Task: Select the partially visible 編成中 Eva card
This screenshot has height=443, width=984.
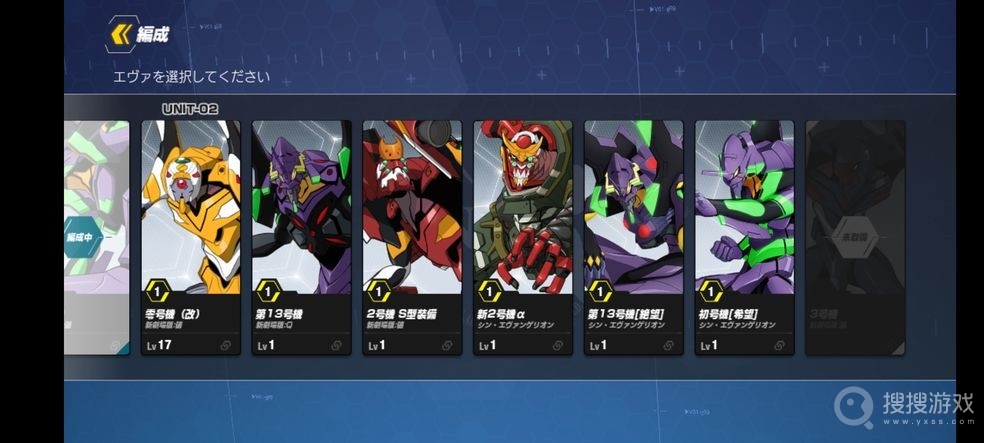Action: [97, 237]
